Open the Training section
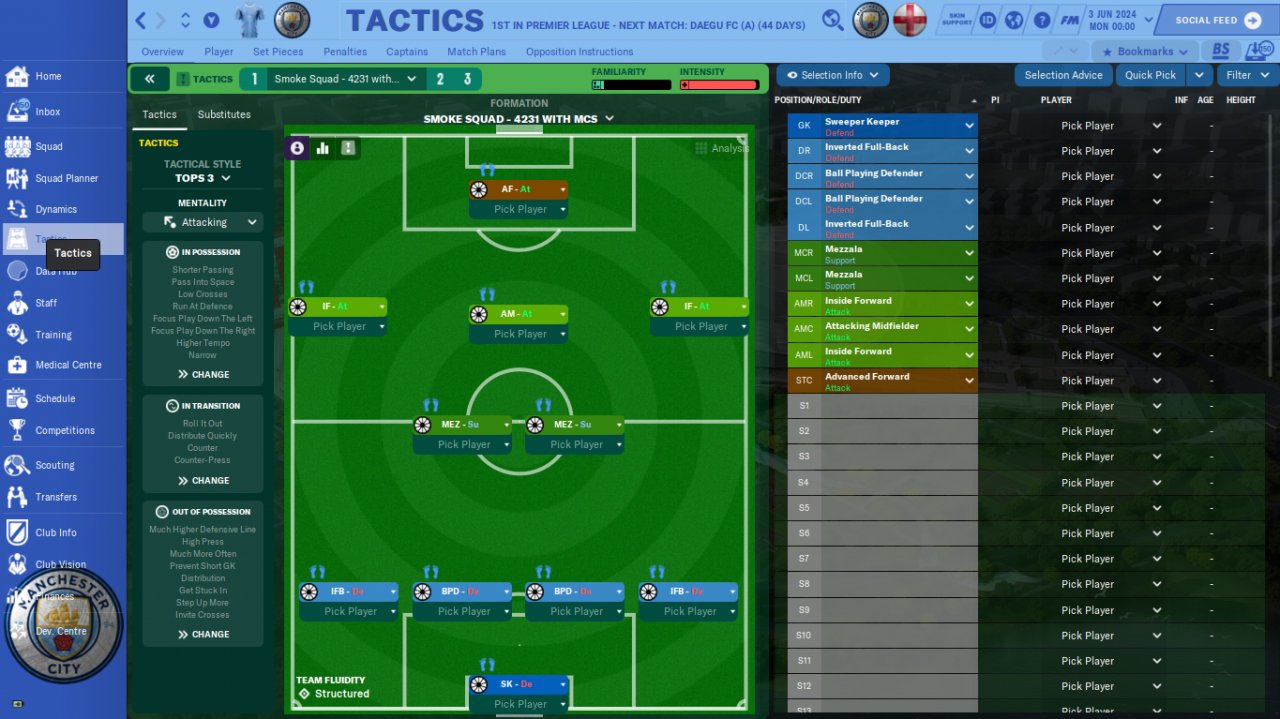The width and height of the screenshot is (1280, 719). (x=53, y=335)
